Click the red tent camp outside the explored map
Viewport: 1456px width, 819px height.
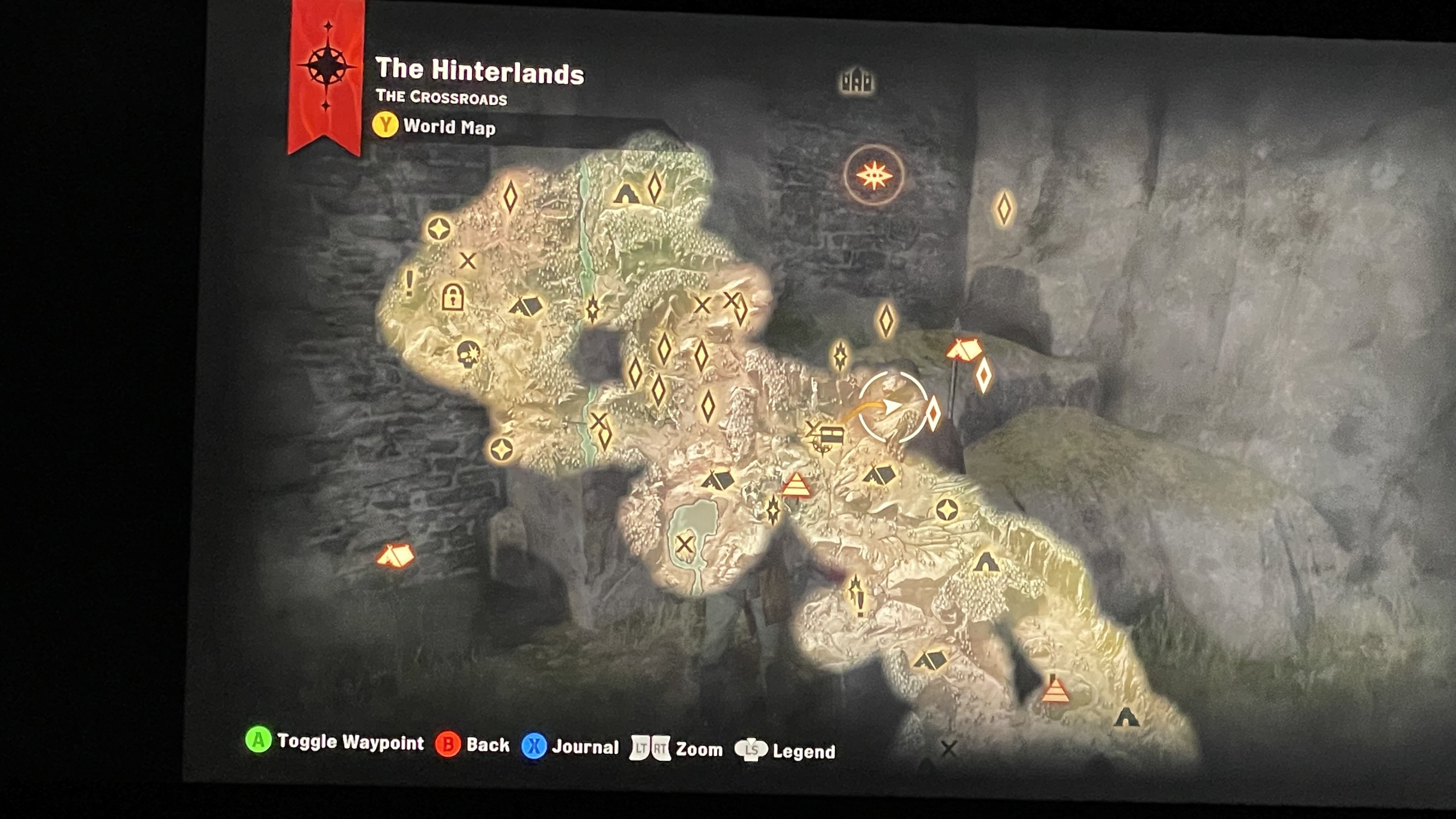point(395,555)
